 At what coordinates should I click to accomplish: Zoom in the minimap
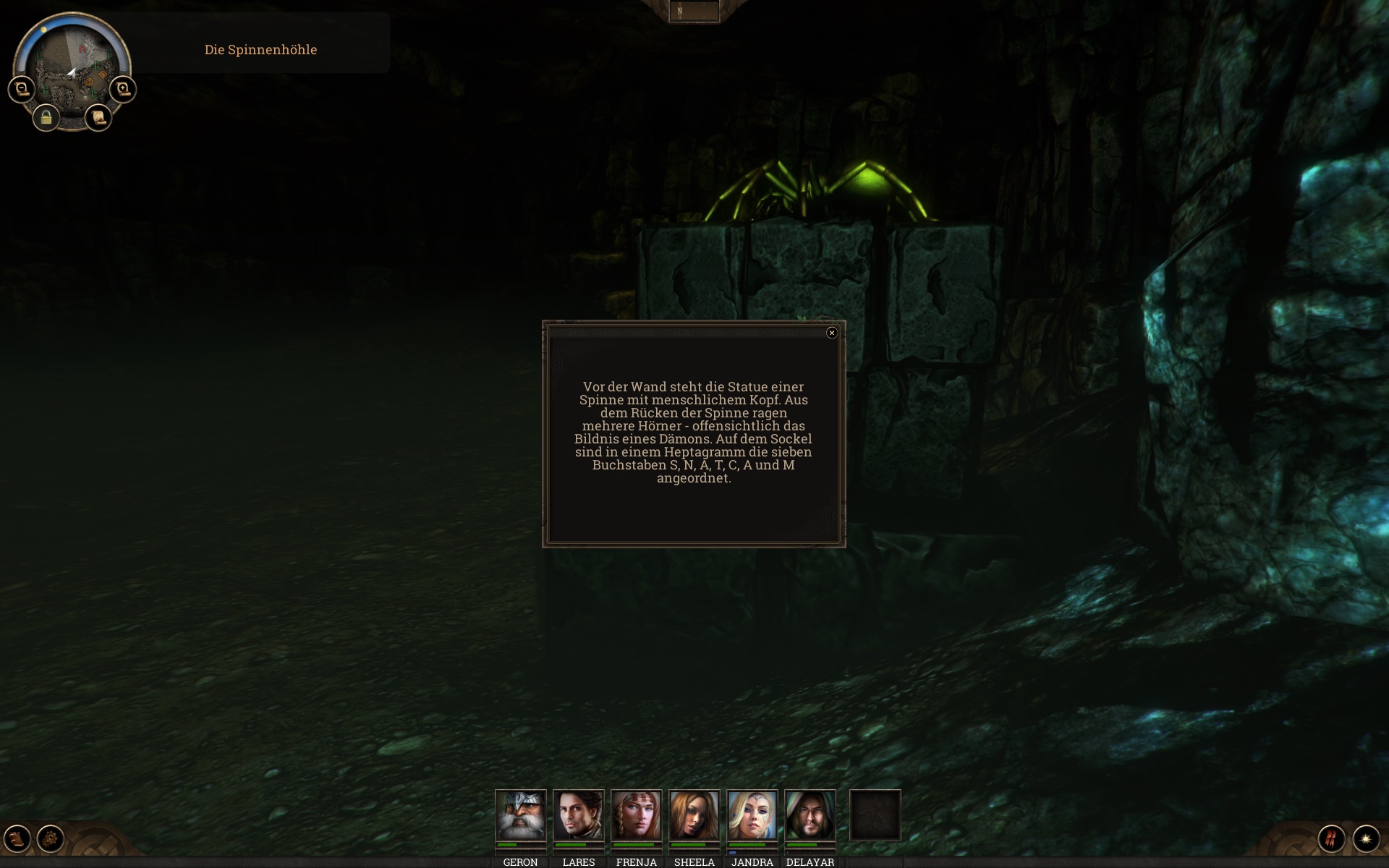point(123,89)
